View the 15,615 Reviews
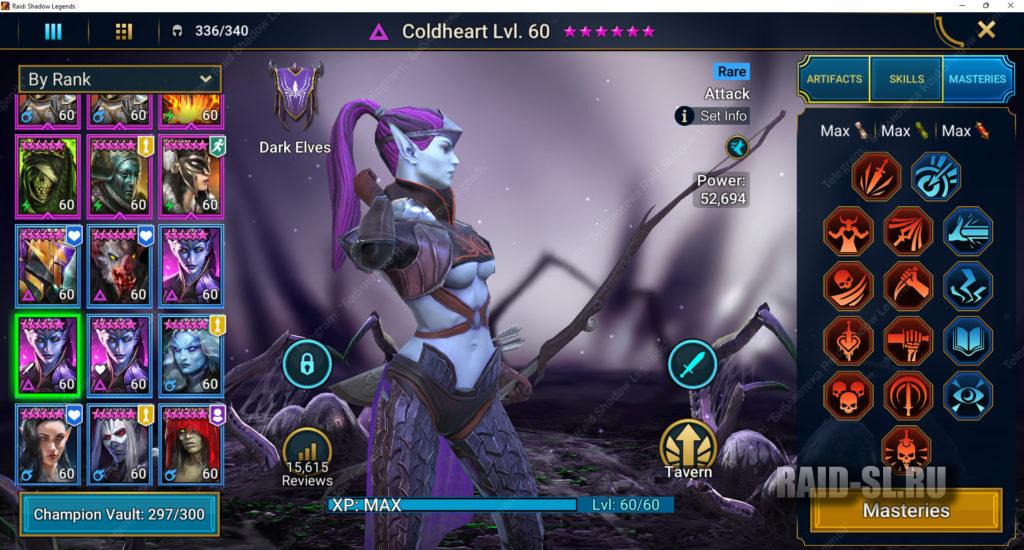The height and width of the screenshot is (550, 1024). (306, 457)
